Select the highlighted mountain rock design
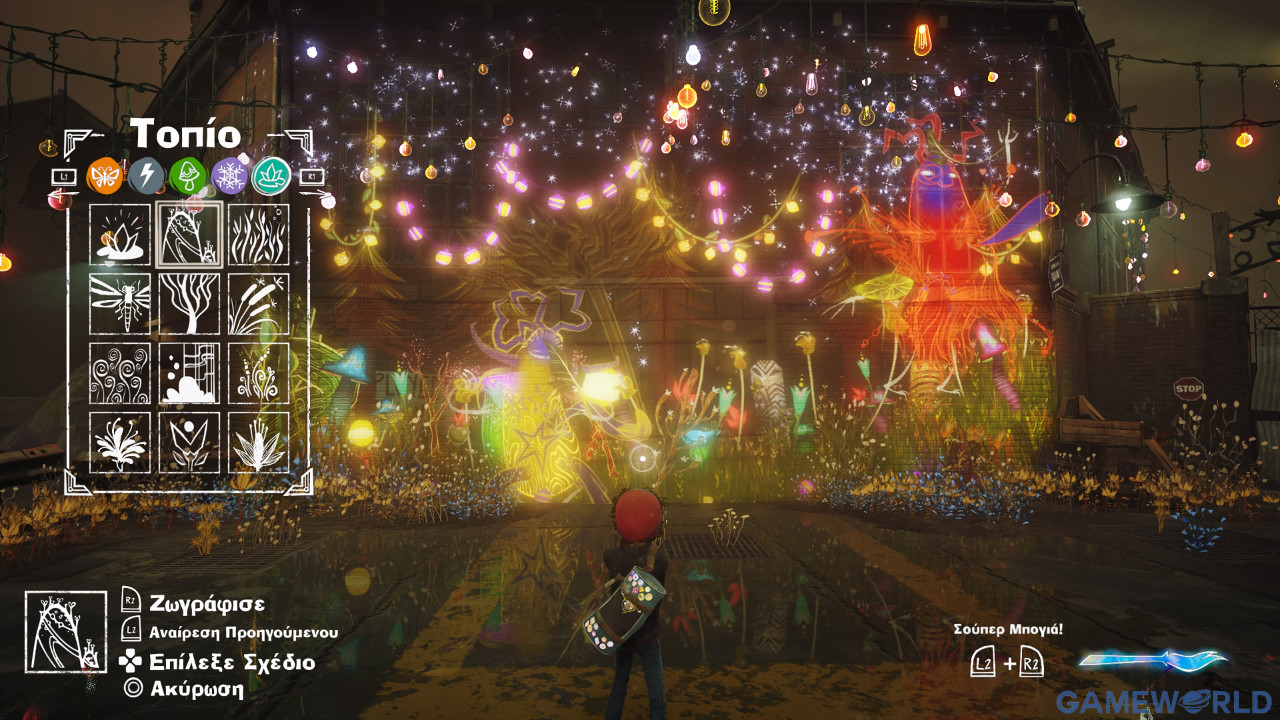The image size is (1280, 720). point(189,235)
